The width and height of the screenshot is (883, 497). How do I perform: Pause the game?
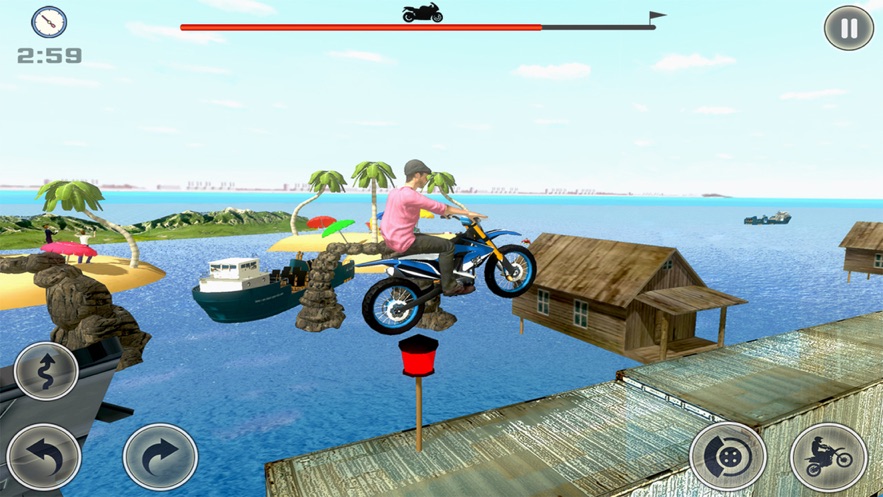848,28
